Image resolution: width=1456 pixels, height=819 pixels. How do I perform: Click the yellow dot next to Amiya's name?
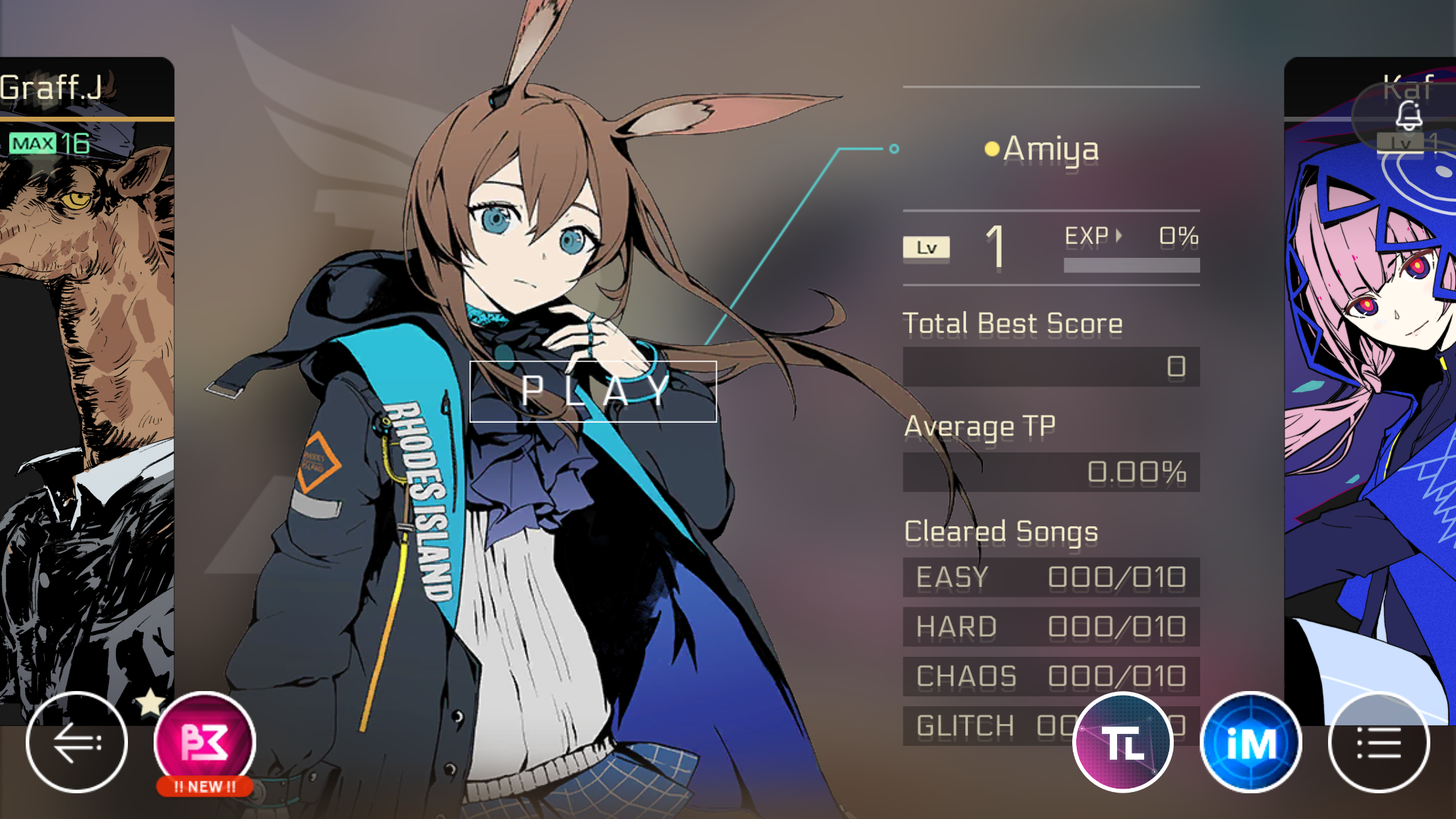pos(991,149)
